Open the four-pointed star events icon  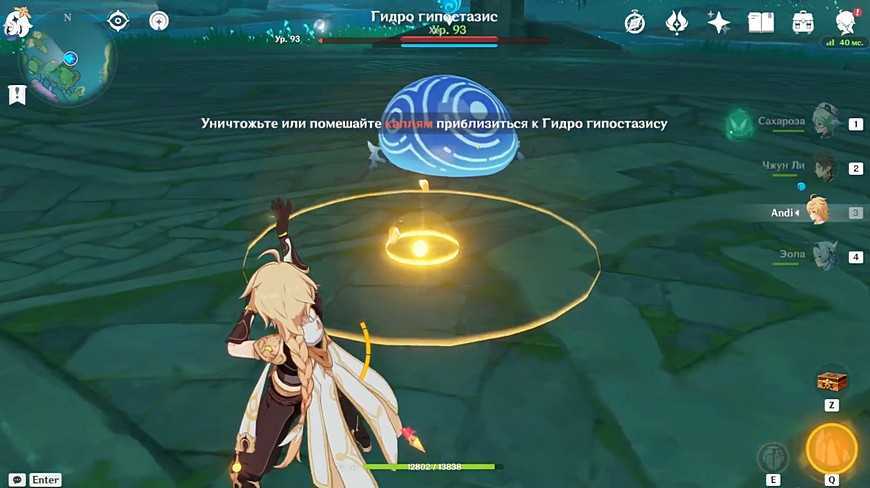pyautogui.click(x=718, y=22)
